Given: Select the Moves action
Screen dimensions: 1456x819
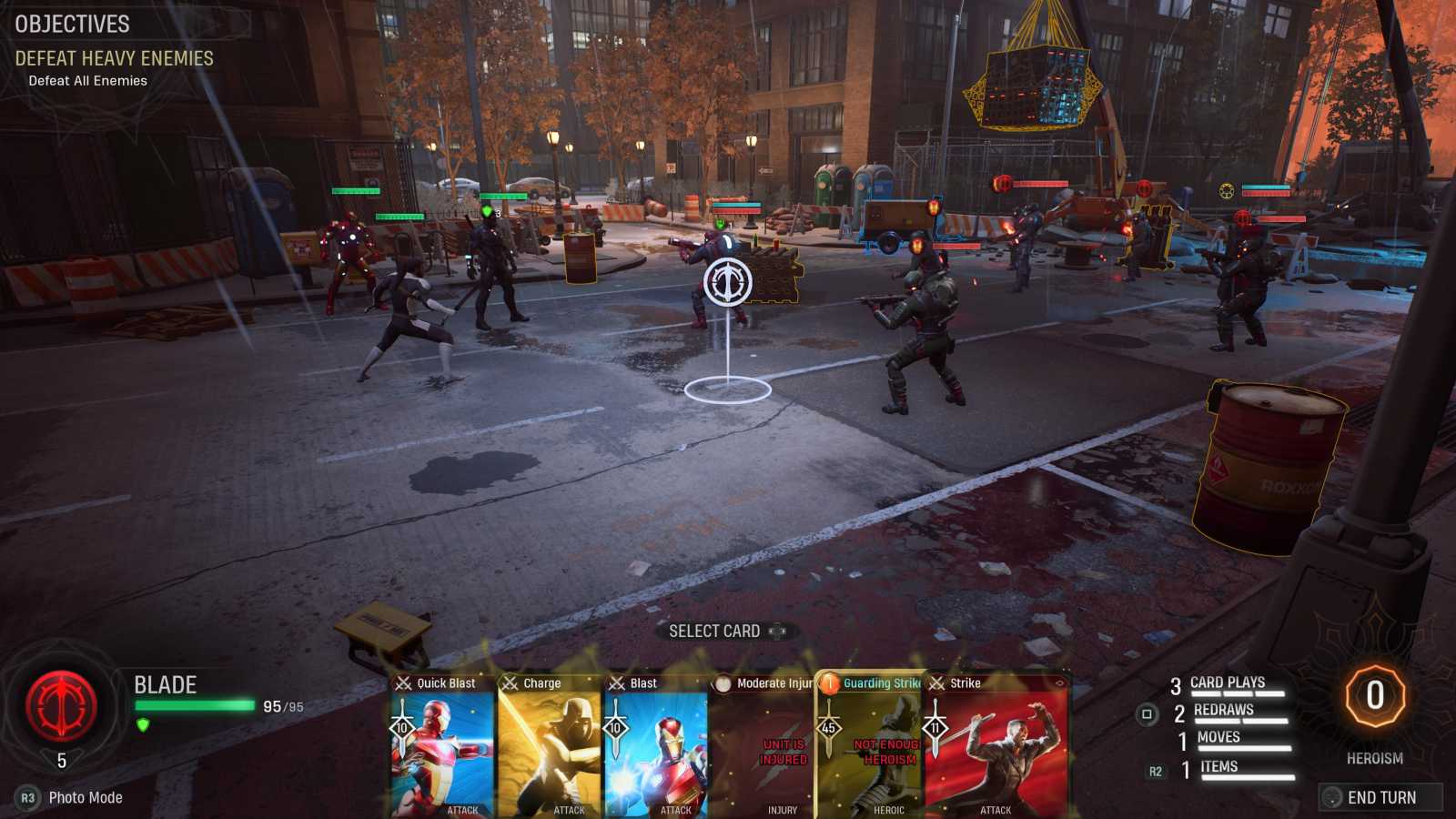Looking at the screenshot, I should [x=1219, y=738].
